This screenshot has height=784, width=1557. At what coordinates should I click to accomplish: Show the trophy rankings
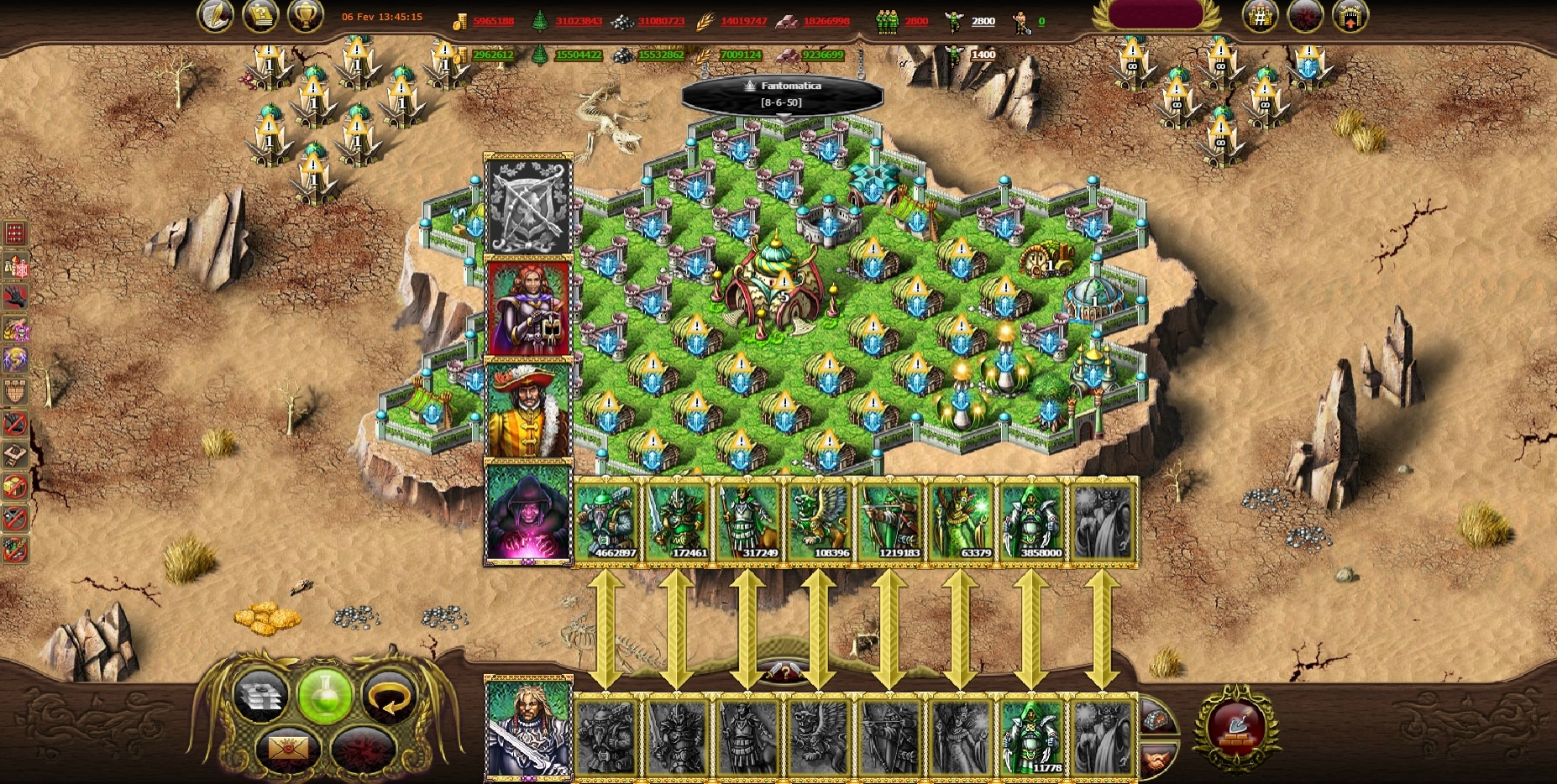(306, 16)
